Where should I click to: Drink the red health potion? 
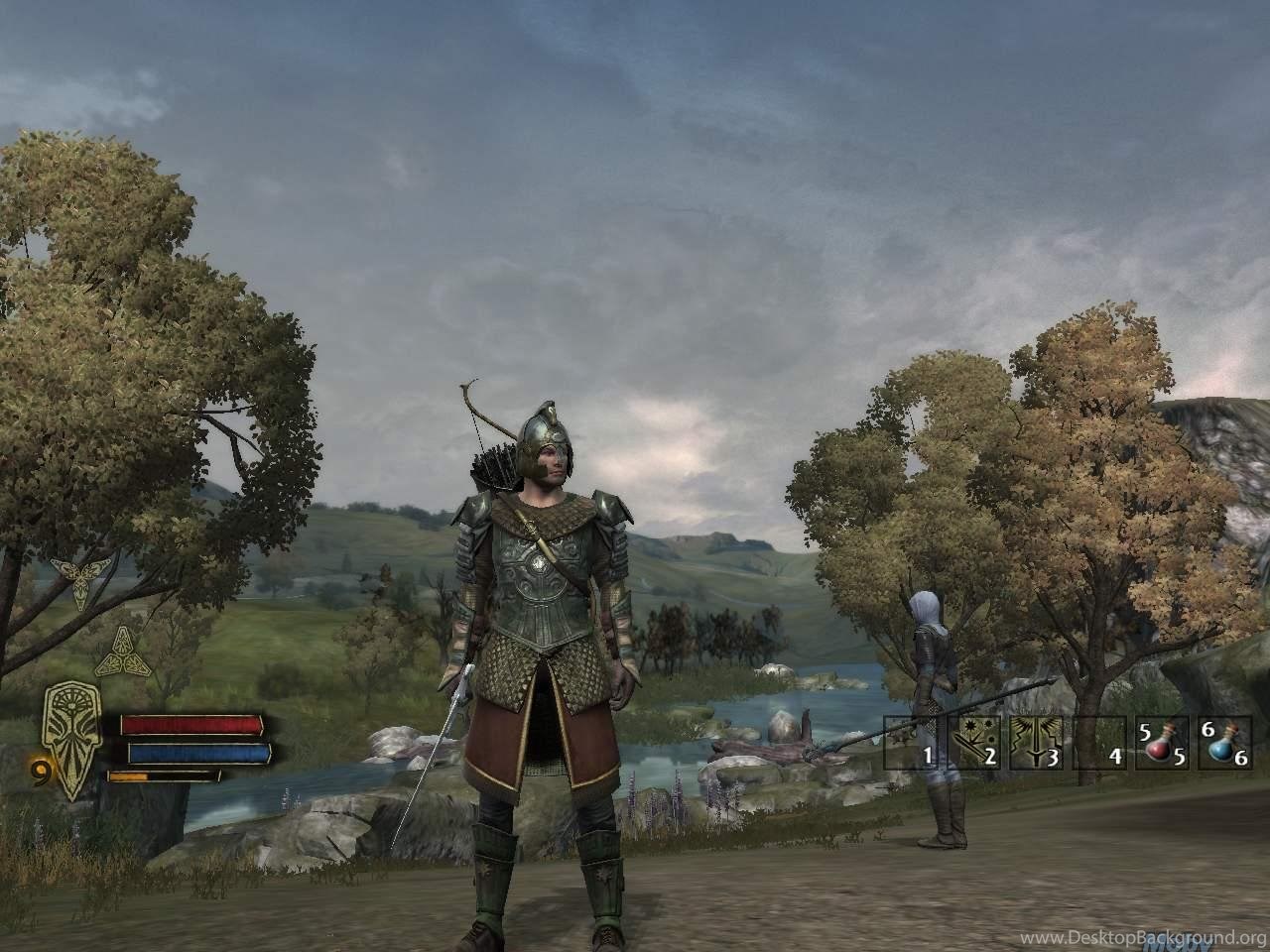[x=1162, y=745]
